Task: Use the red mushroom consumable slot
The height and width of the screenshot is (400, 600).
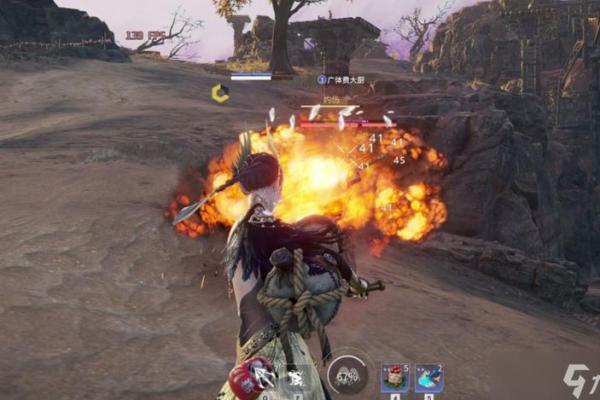Action: click(x=394, y=377)
